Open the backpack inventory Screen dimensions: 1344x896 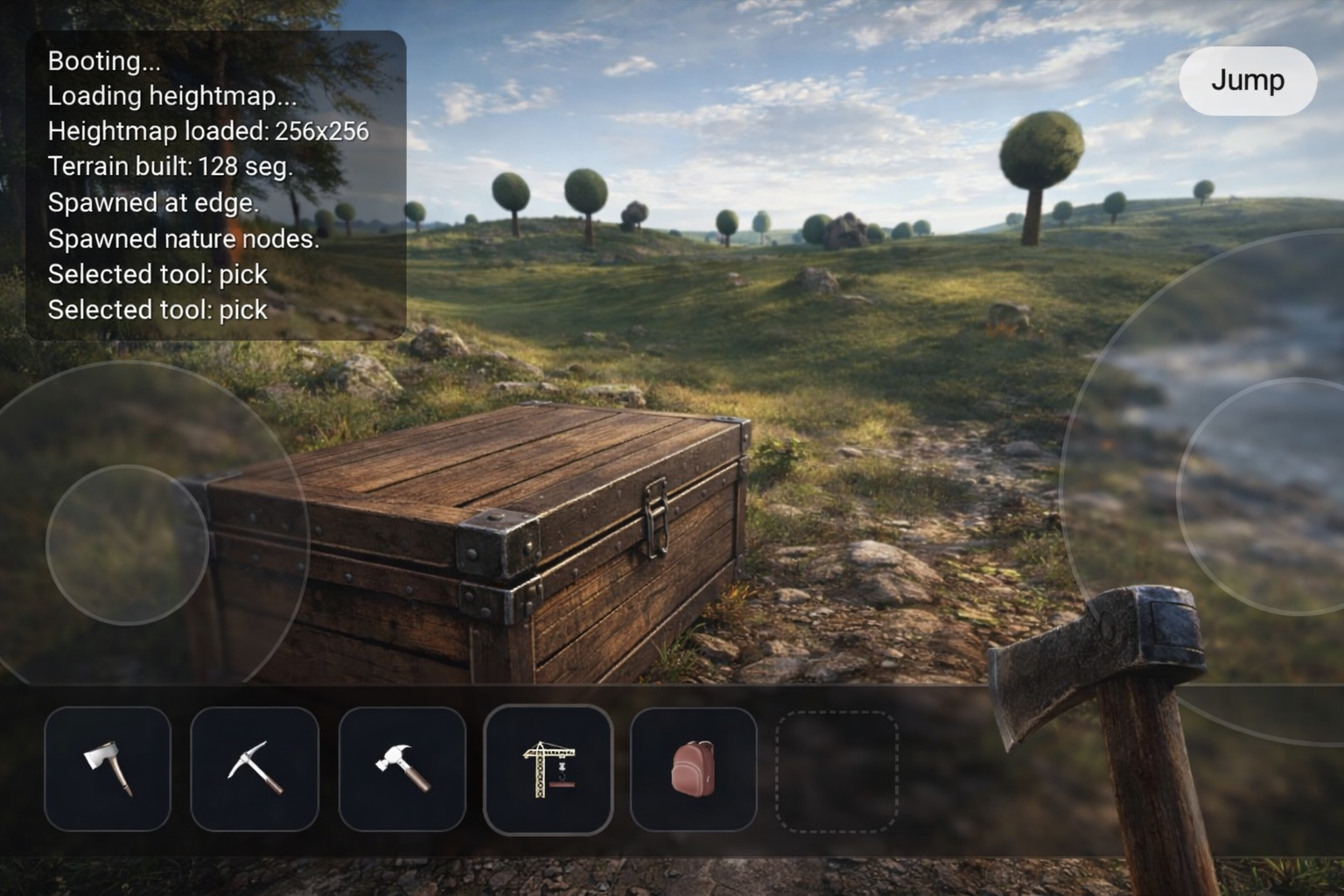click(x=693, y=768)
